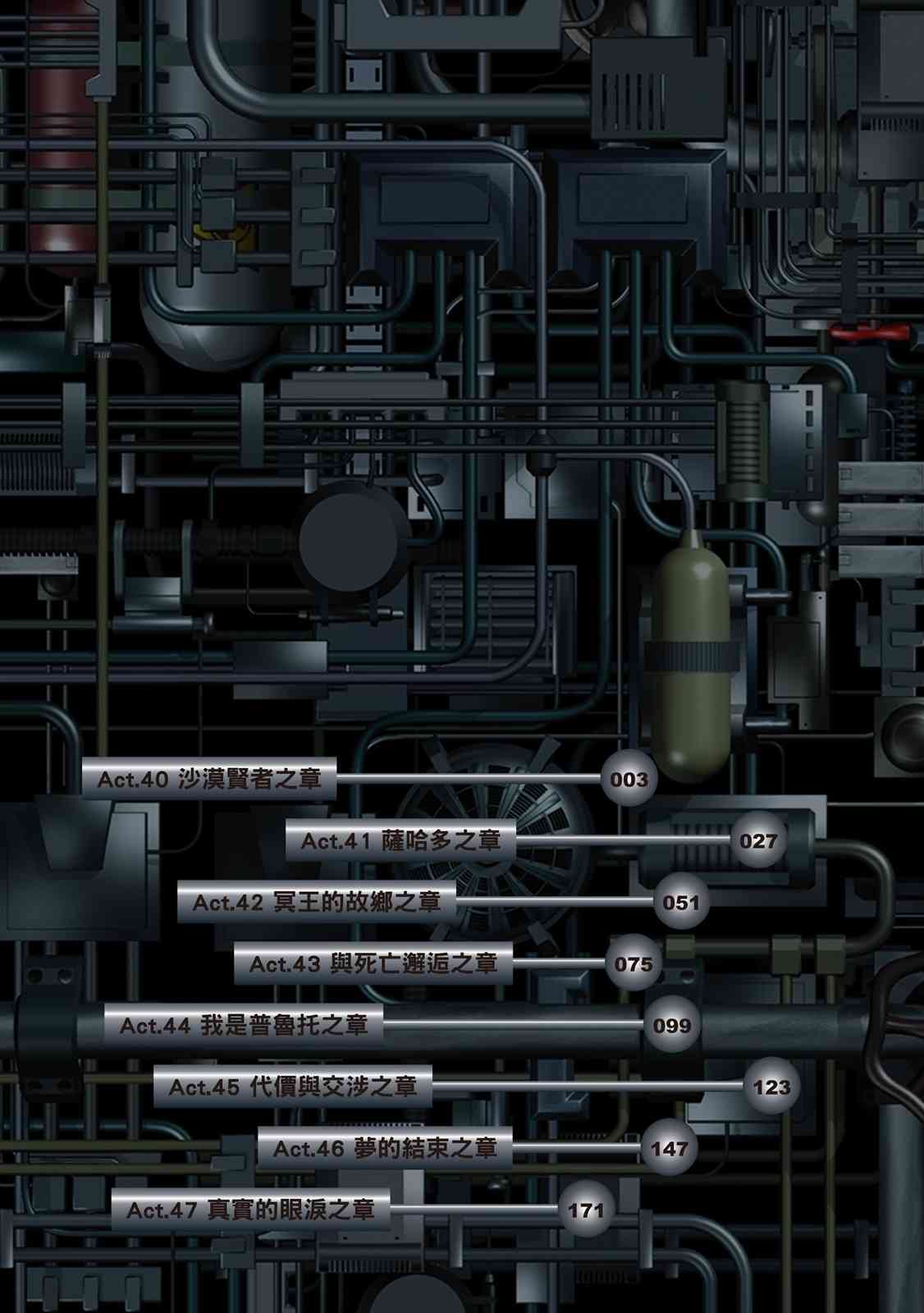Choose Act.42 冥王的故鄉之章 entry
This screenshot has height=1313, width=924.
pyautogui.click(x=317, y=902)
